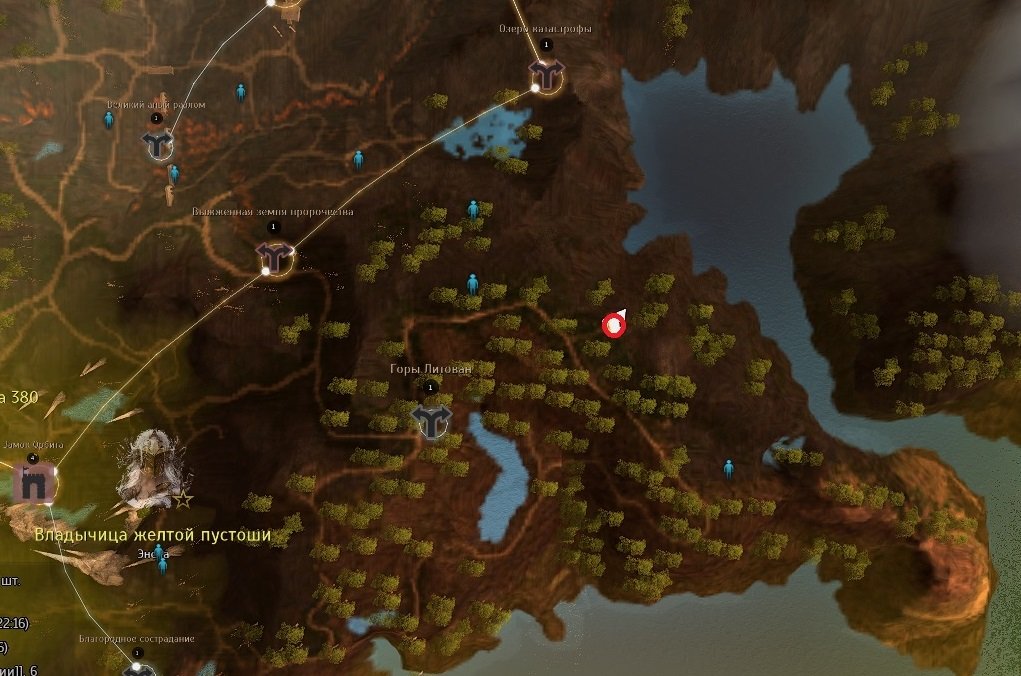Select the Озеро катастрофы node icon
This screenshot has width=1021, height=676.
[546, 73]
